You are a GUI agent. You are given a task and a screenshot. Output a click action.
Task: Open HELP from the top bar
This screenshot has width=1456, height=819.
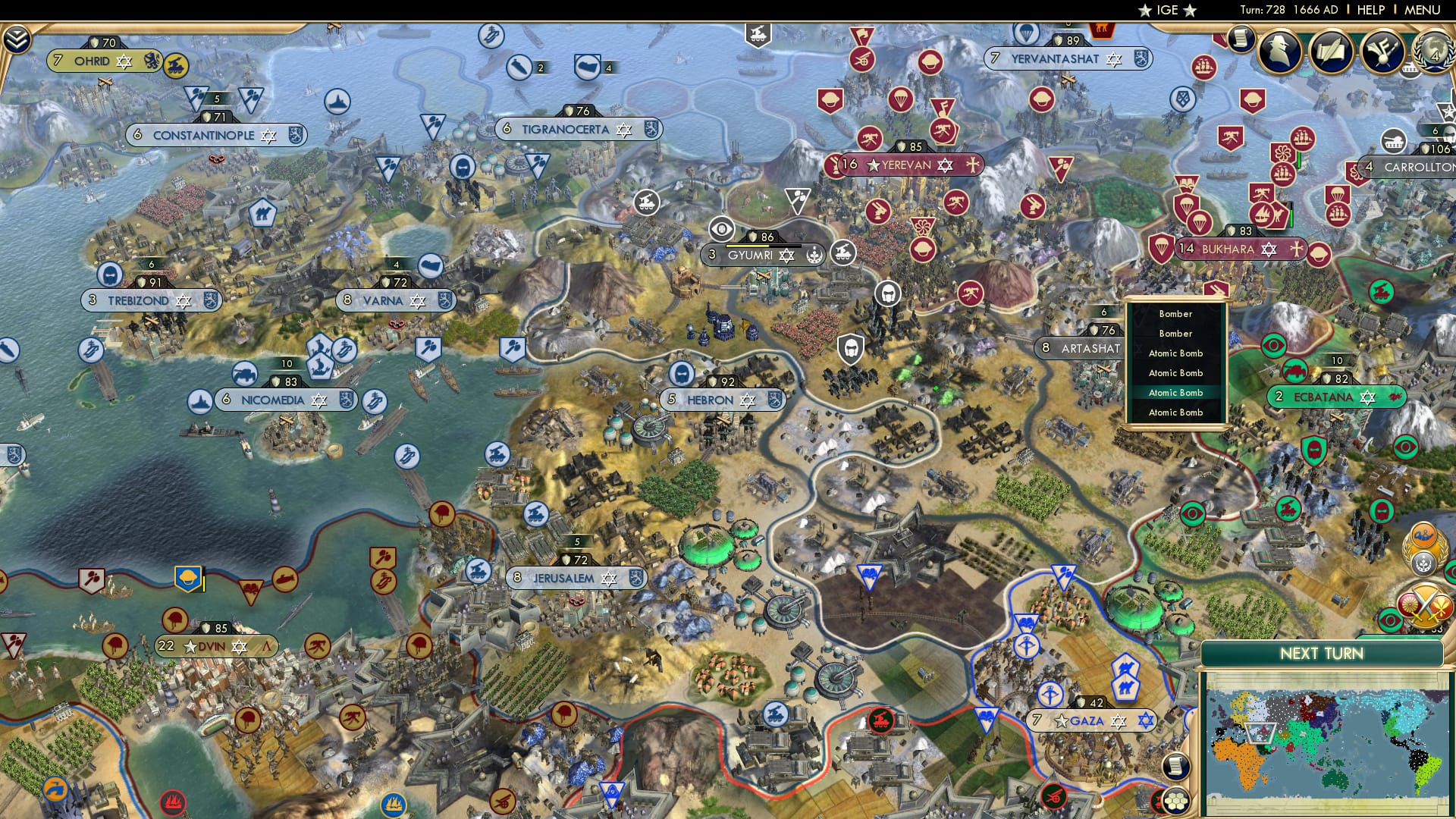pyautogui.click(x=1370, y=10)
